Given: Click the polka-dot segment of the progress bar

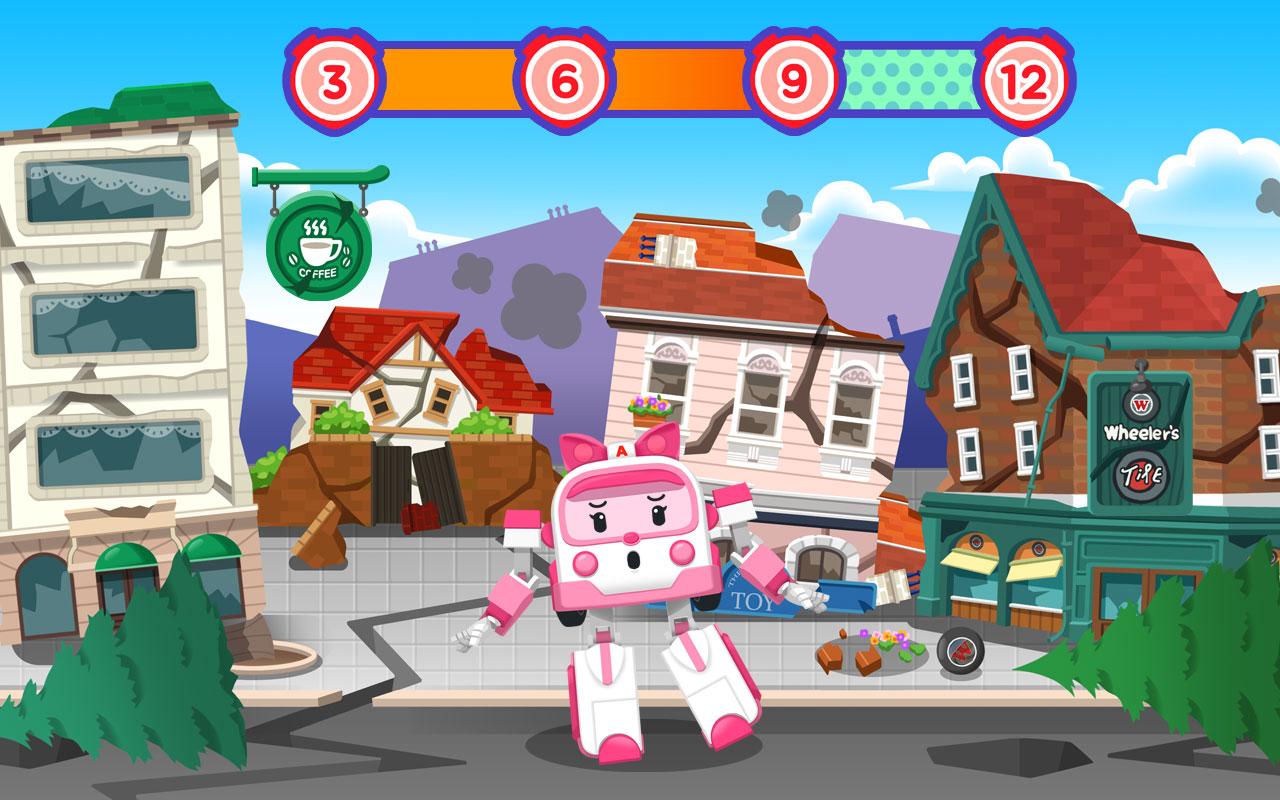Looking at the screenshot, I should click(x=905, y=76).
